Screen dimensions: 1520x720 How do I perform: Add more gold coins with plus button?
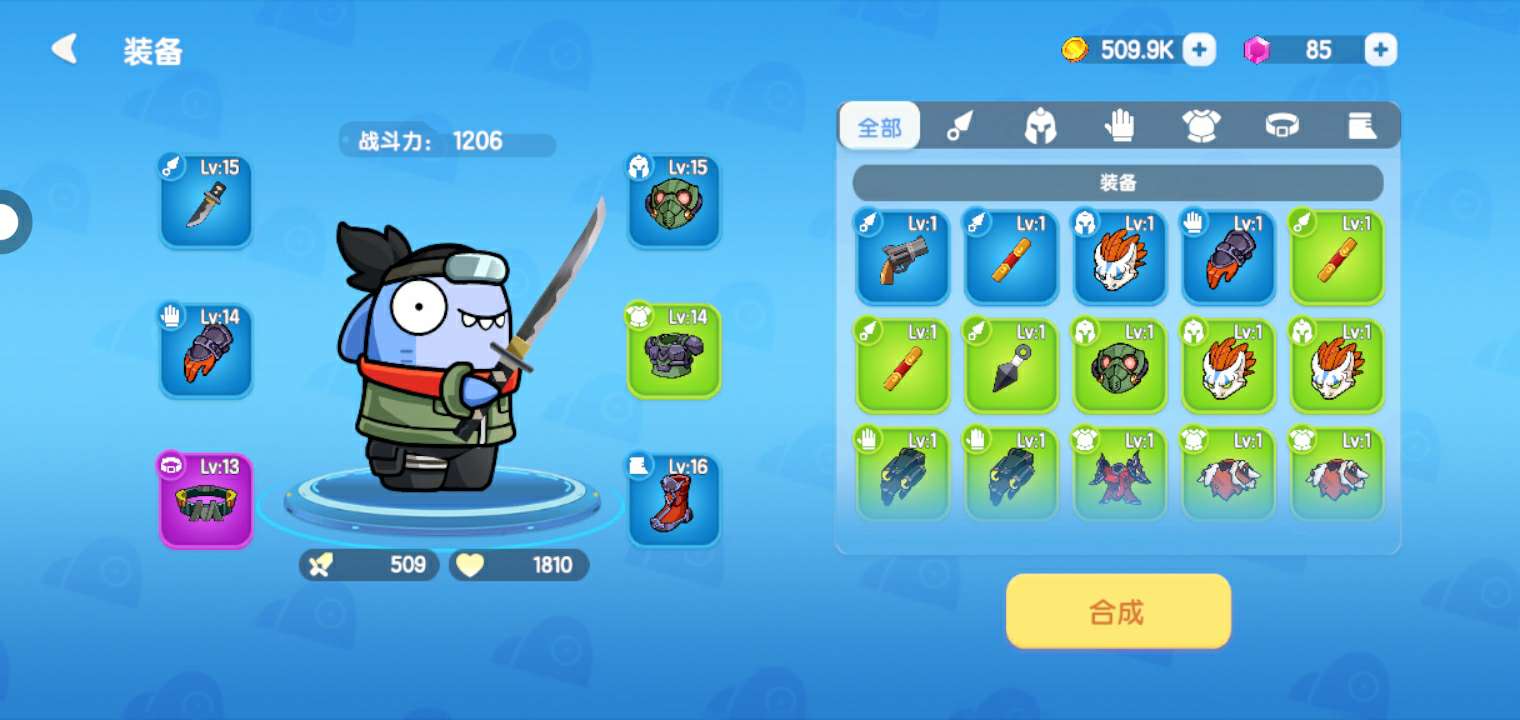(1199, 49)
